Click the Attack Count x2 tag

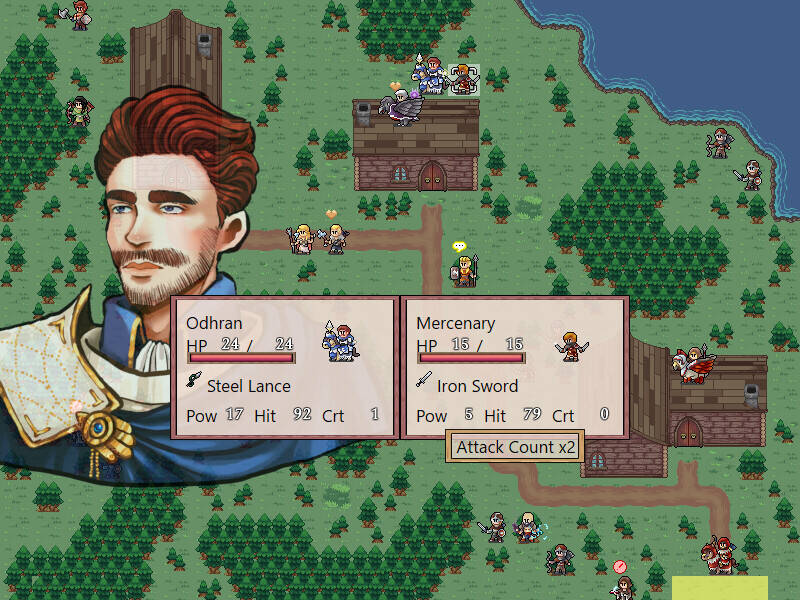pyautogui.click(x=515, y=447)
